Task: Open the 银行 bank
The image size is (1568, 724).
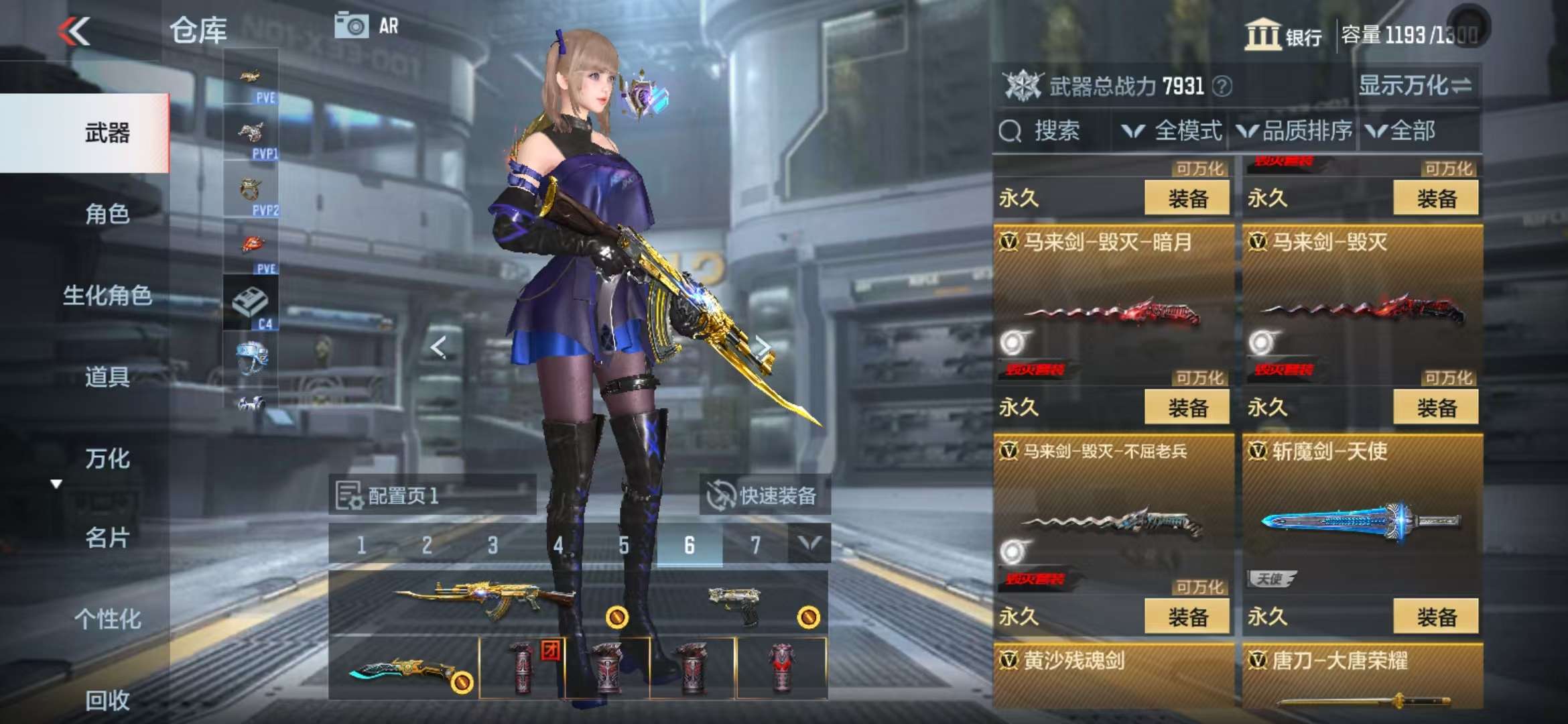Action: tap(1283, 35)
